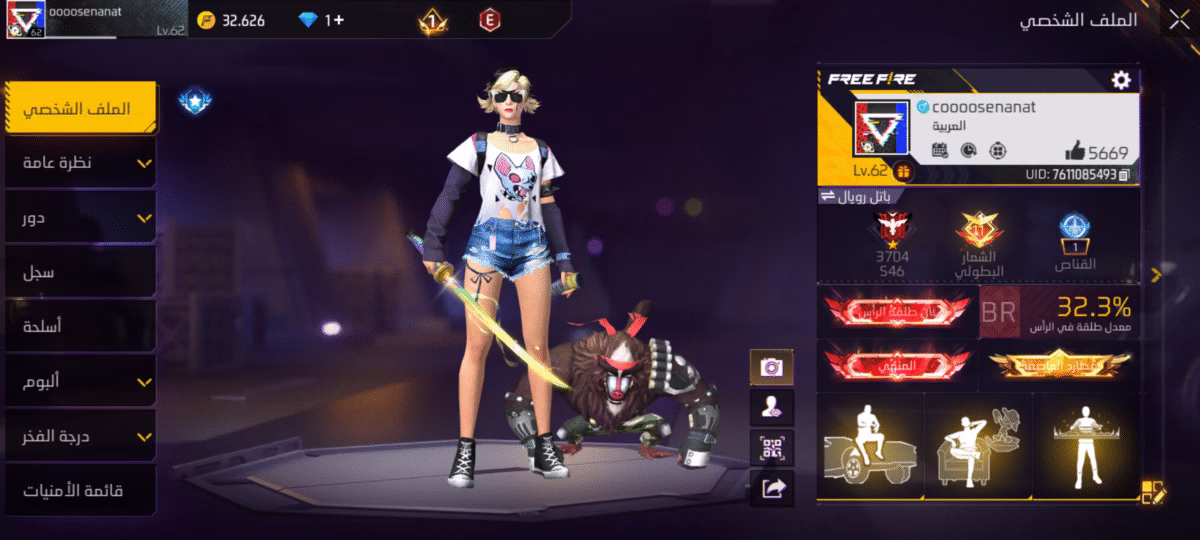Click the thumbs-up likes icon

(x=1075, y=151)
